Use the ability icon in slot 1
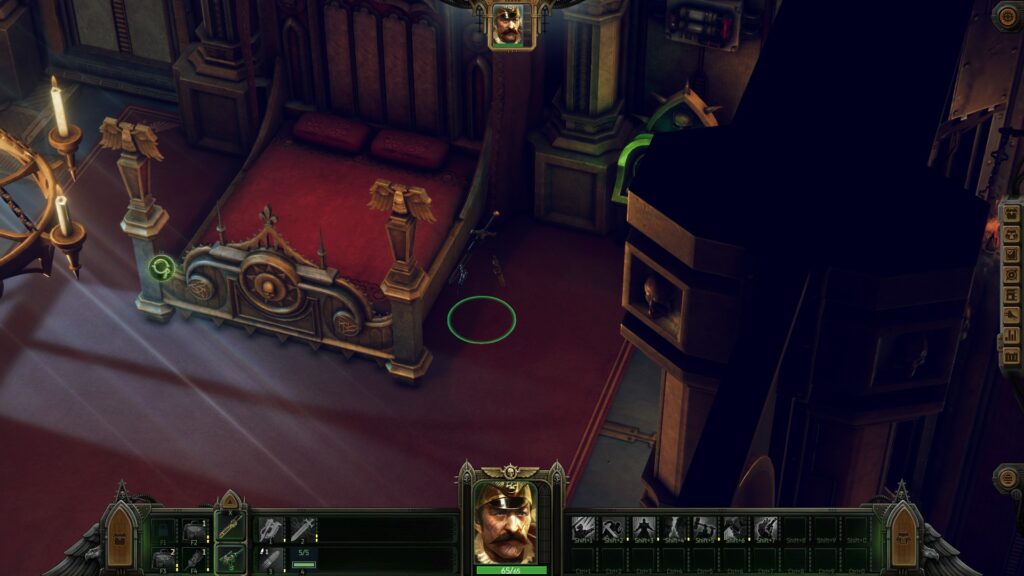Viewport: 1024px width, 576px height. click(x=272, y=529)
